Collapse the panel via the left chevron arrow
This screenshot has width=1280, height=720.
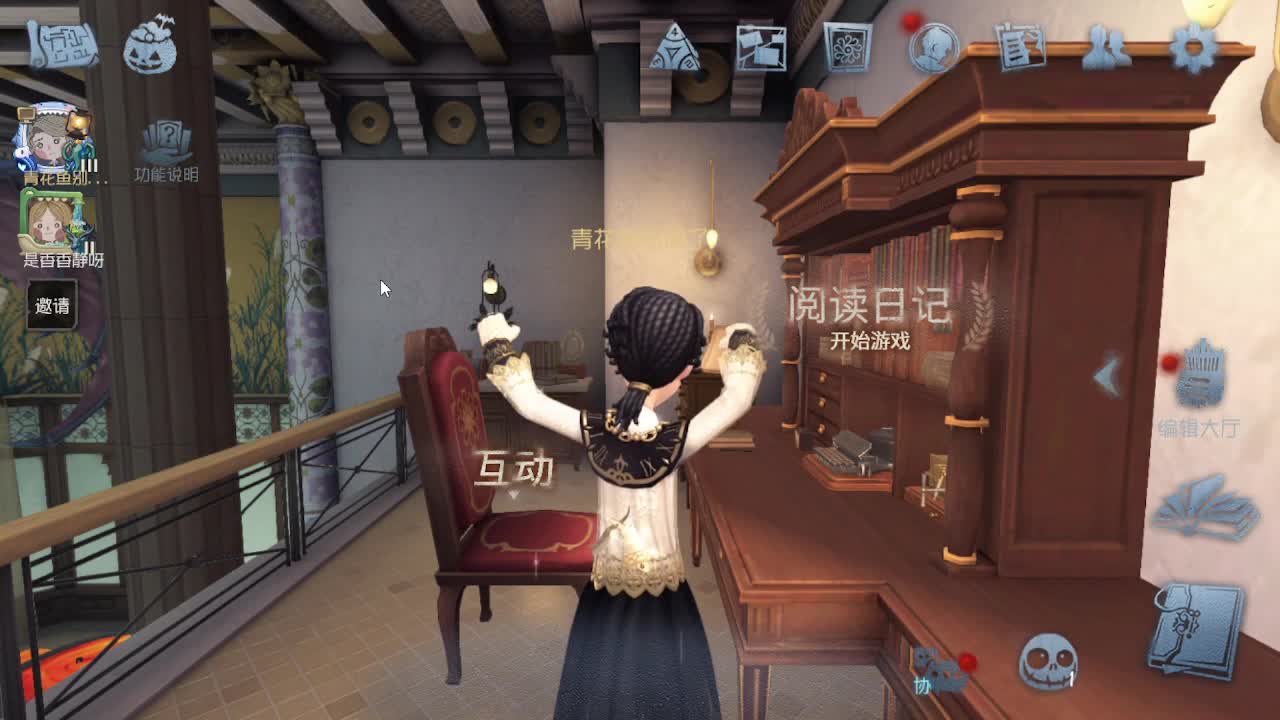[1105, 375]
